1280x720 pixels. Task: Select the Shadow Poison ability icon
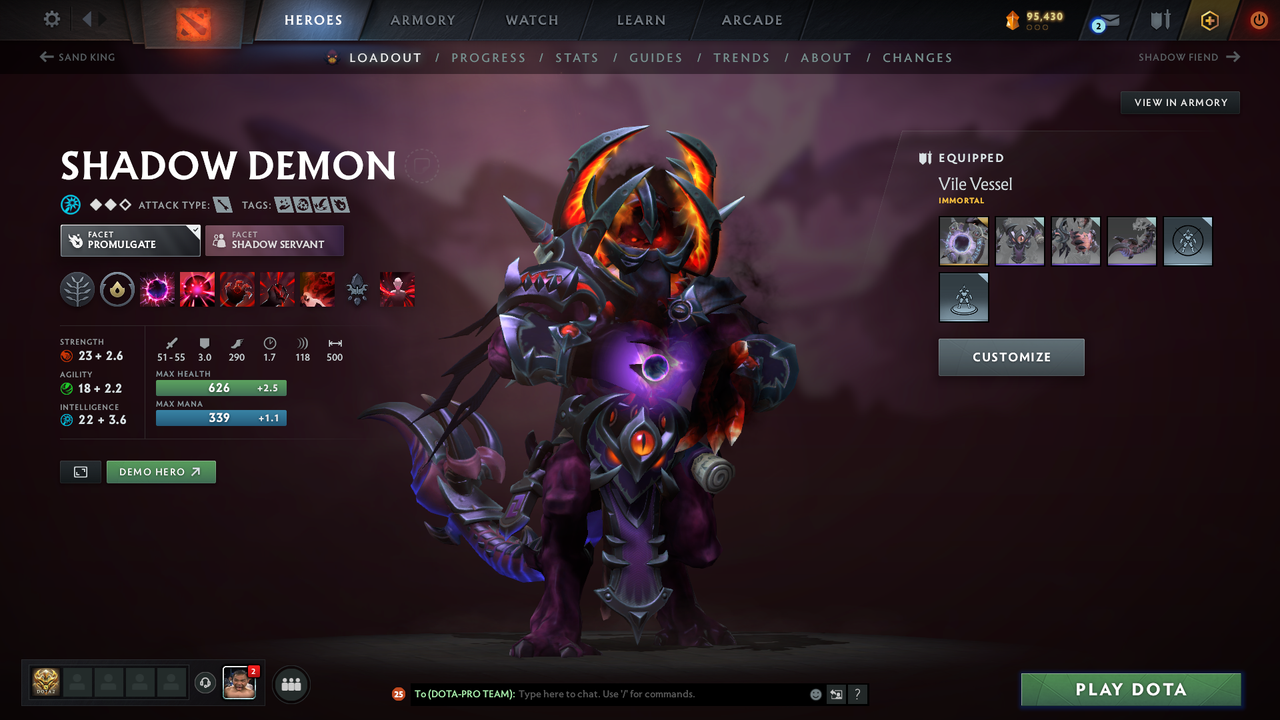(x=196, y=290)
